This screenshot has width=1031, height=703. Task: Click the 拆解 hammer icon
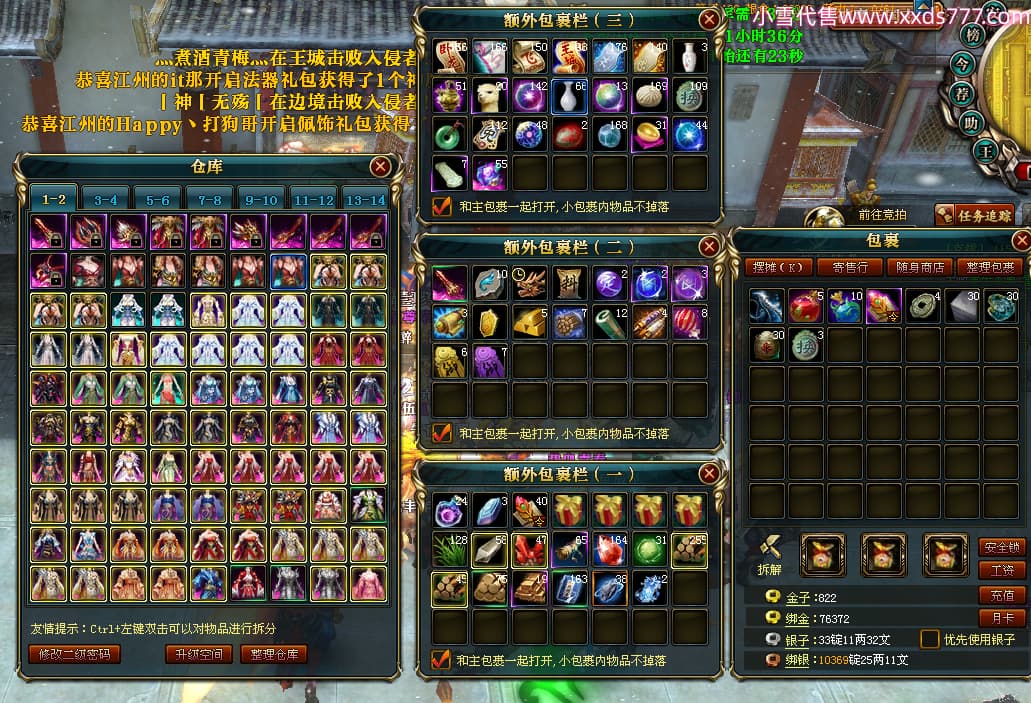(x=770, y=550)
